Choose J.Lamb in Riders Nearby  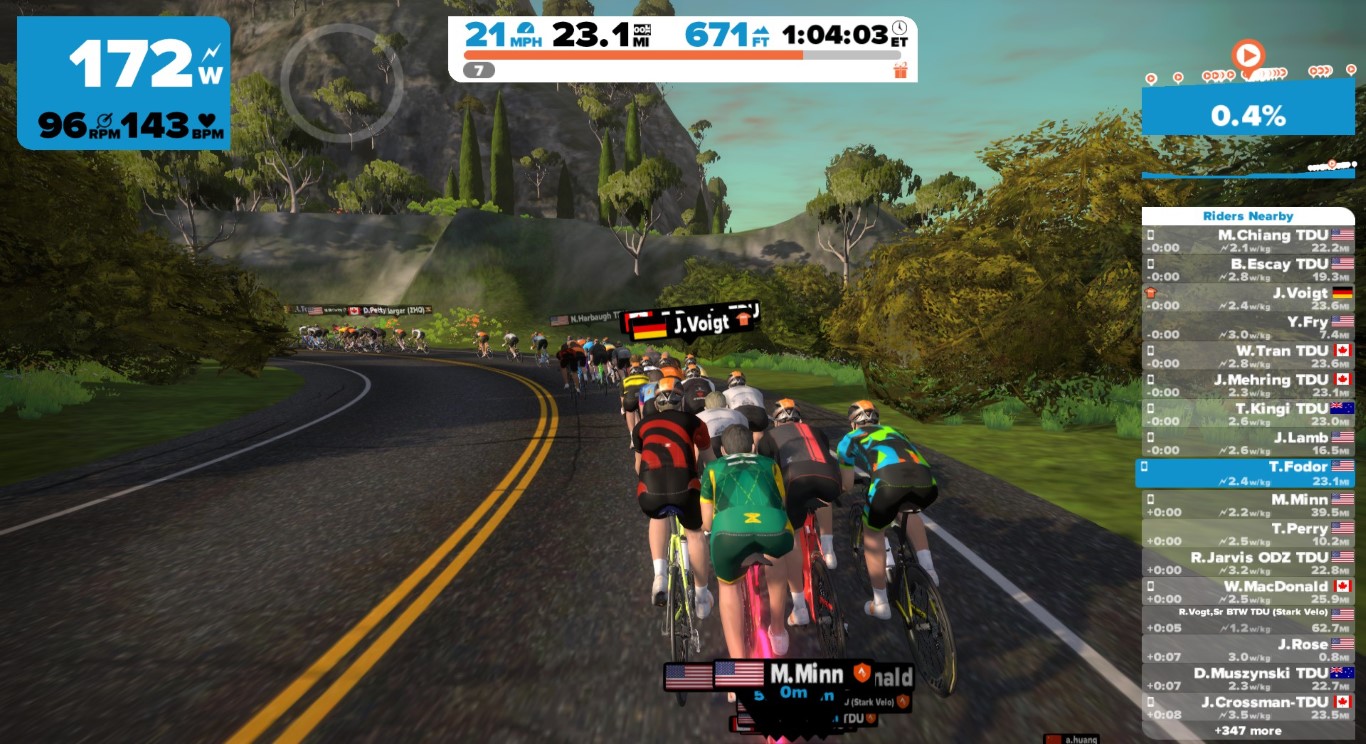pos(1248,444)
